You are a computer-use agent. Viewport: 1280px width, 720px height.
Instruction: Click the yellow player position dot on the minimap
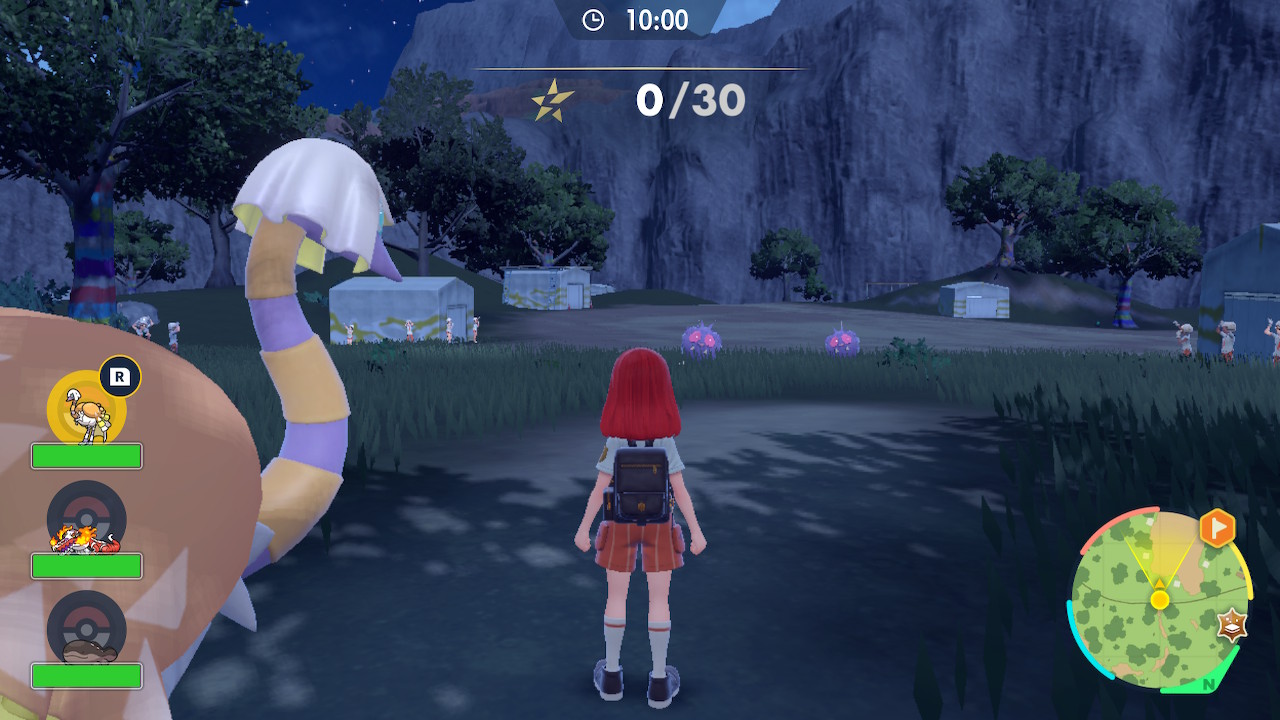click(x=1159, y=600)
